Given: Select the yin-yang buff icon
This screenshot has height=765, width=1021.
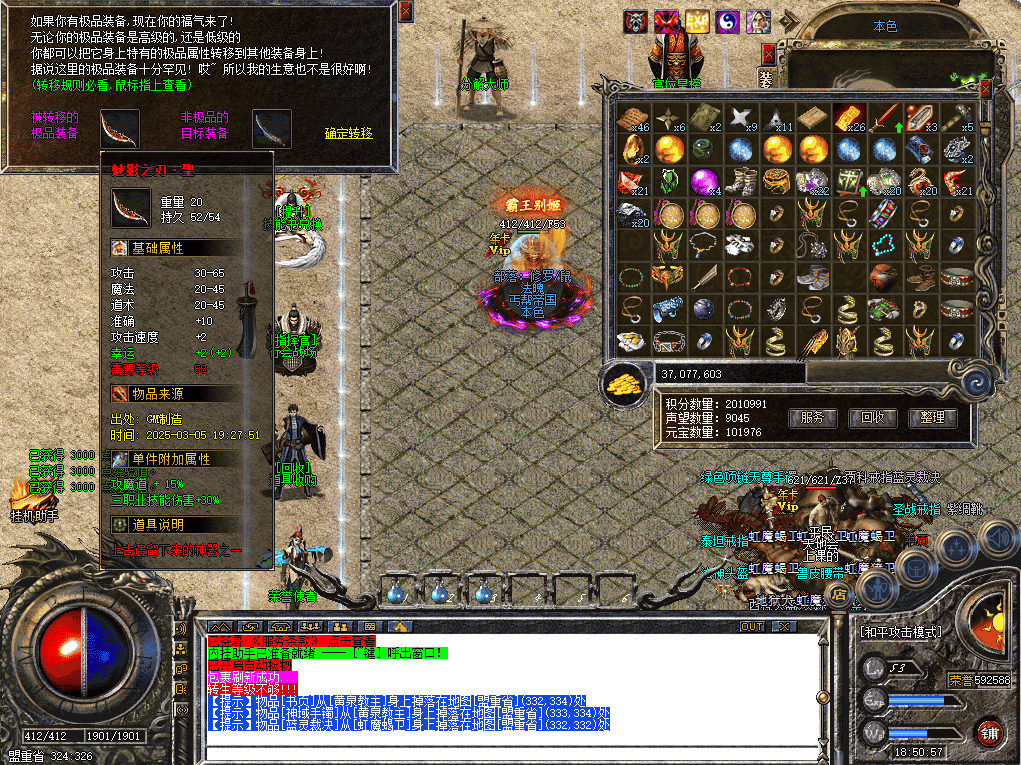Looking at the screenshot, I should [x=728, y=22].
